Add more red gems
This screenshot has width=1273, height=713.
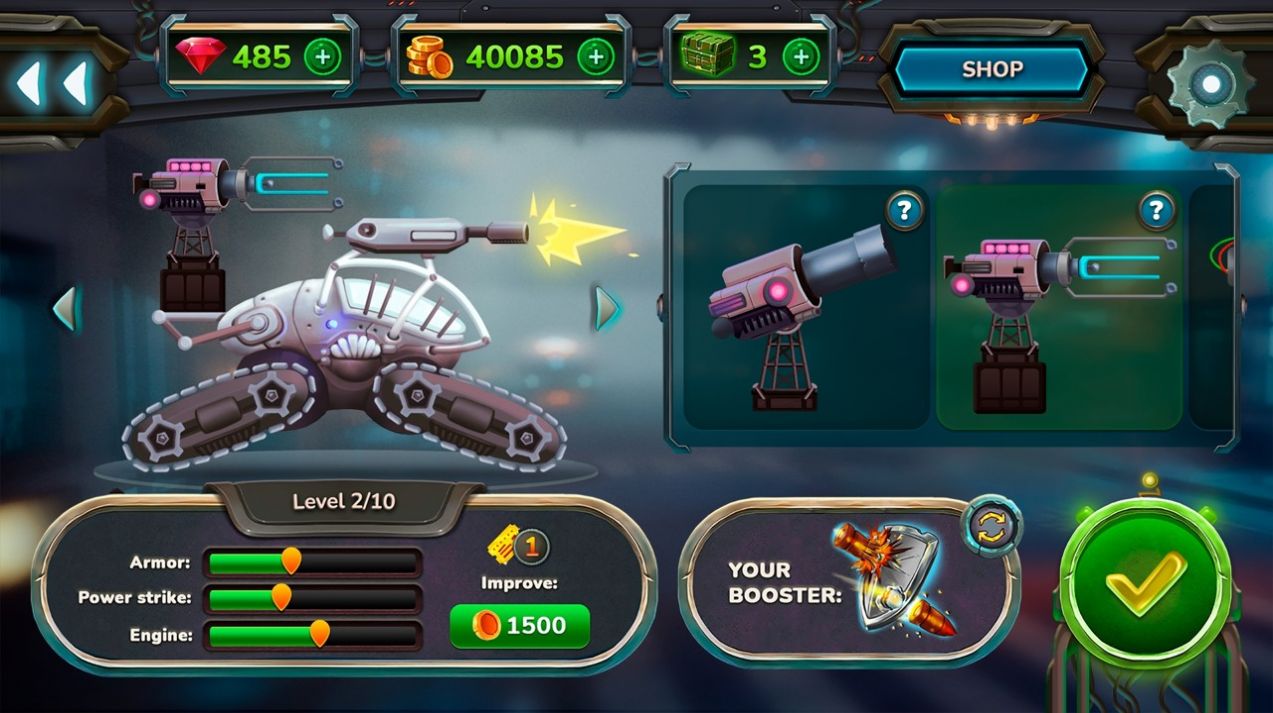click(x=322, y=57)
